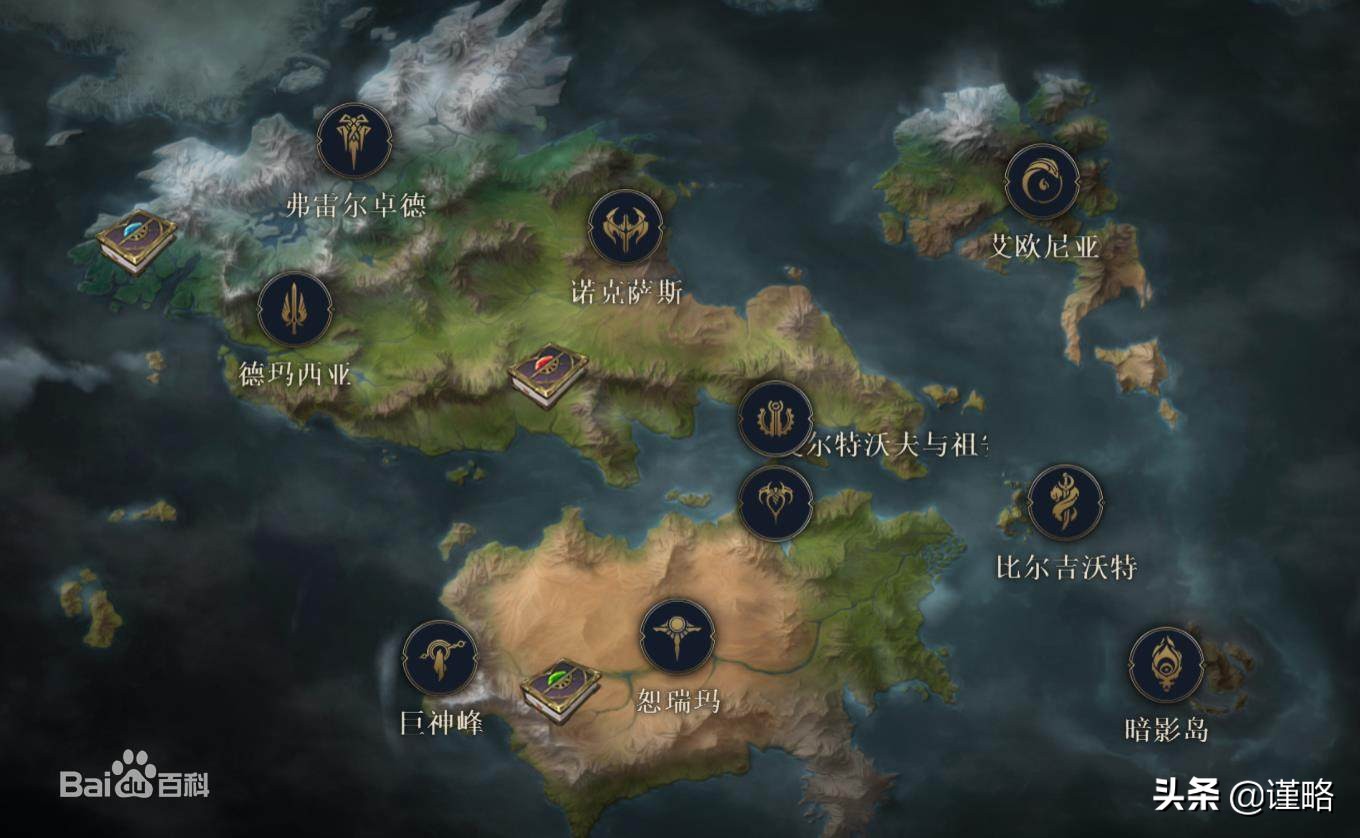This screenshot has width=1360, height=838.
Task: Select the Freljord region emblem
Action: coord(353,141)
